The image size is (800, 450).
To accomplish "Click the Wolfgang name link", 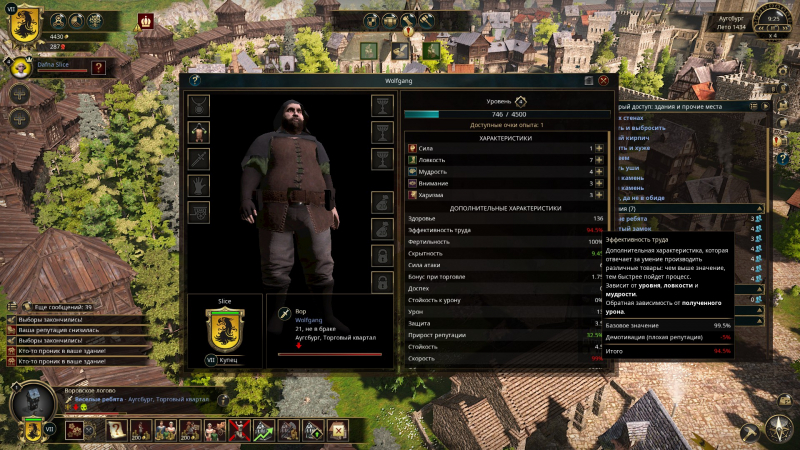I will (x=308, y=320).
